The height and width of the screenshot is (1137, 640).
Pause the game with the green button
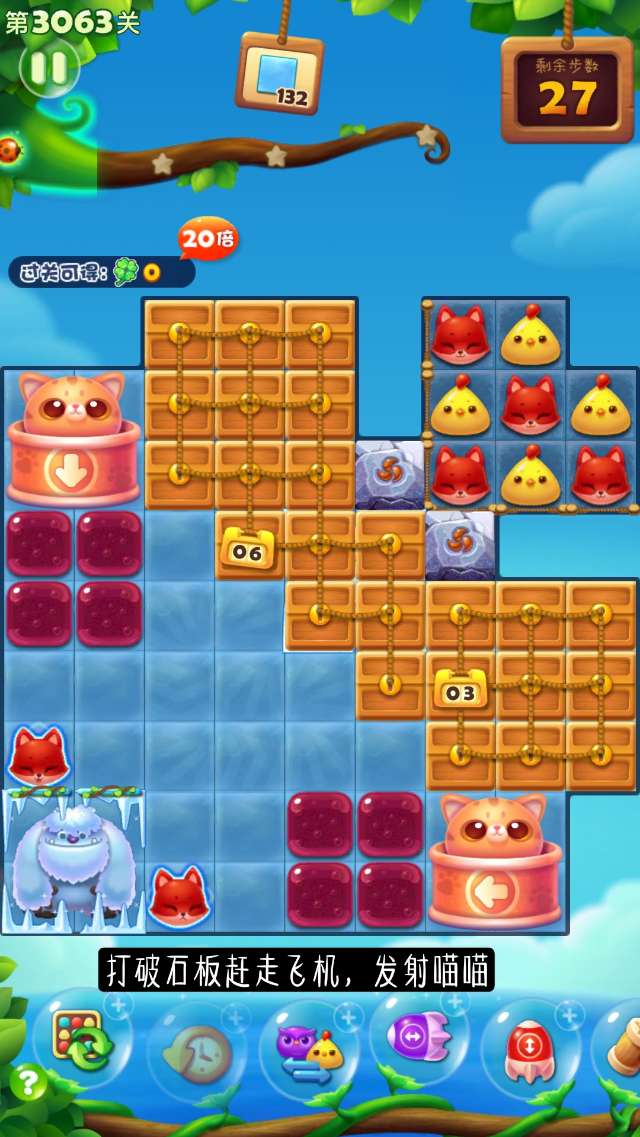[x=49, y=68]
